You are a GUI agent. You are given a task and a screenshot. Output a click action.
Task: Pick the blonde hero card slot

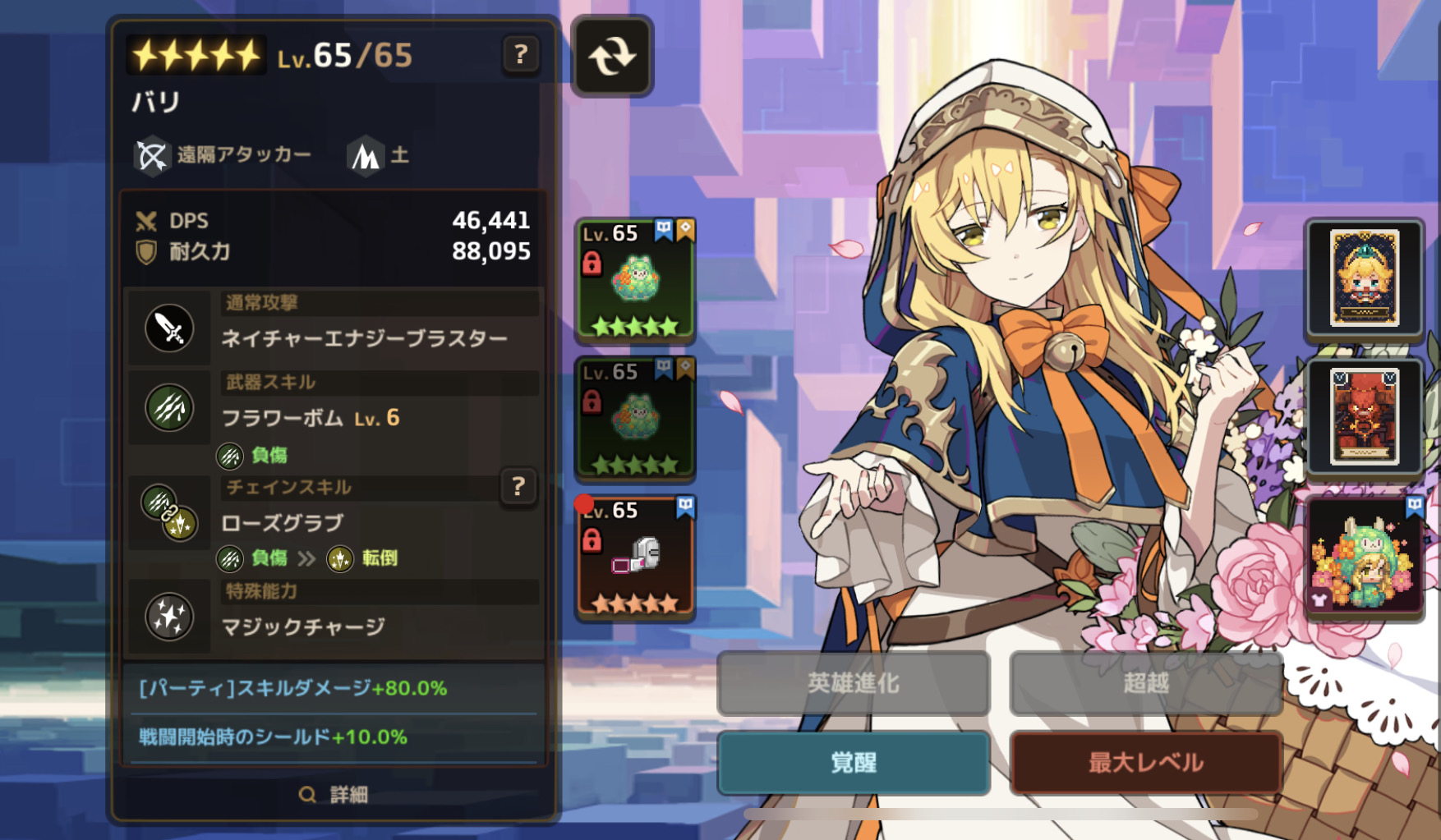click(x=1364, y=278)
